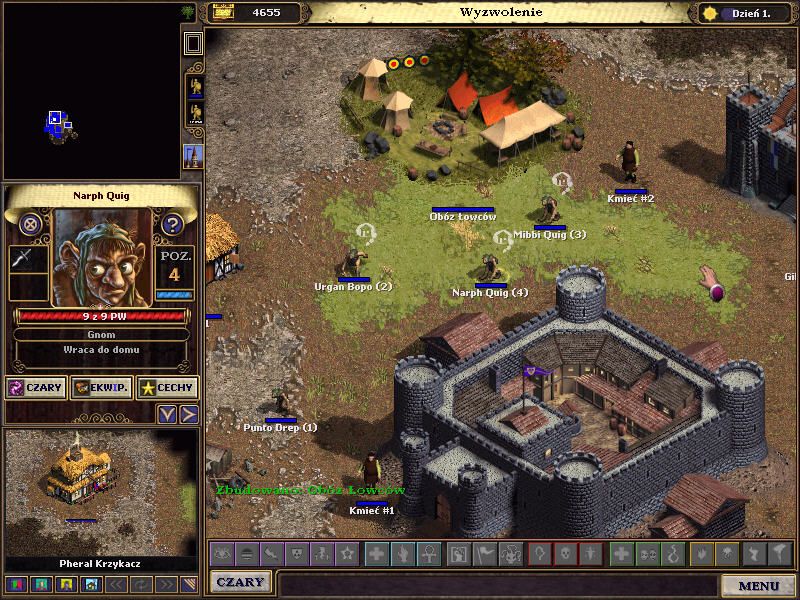Viewport: 800px width, 600px height.
Task: Select the skull spell icon in toolbar
Action: pyautogui.click(x=566, y=553)
